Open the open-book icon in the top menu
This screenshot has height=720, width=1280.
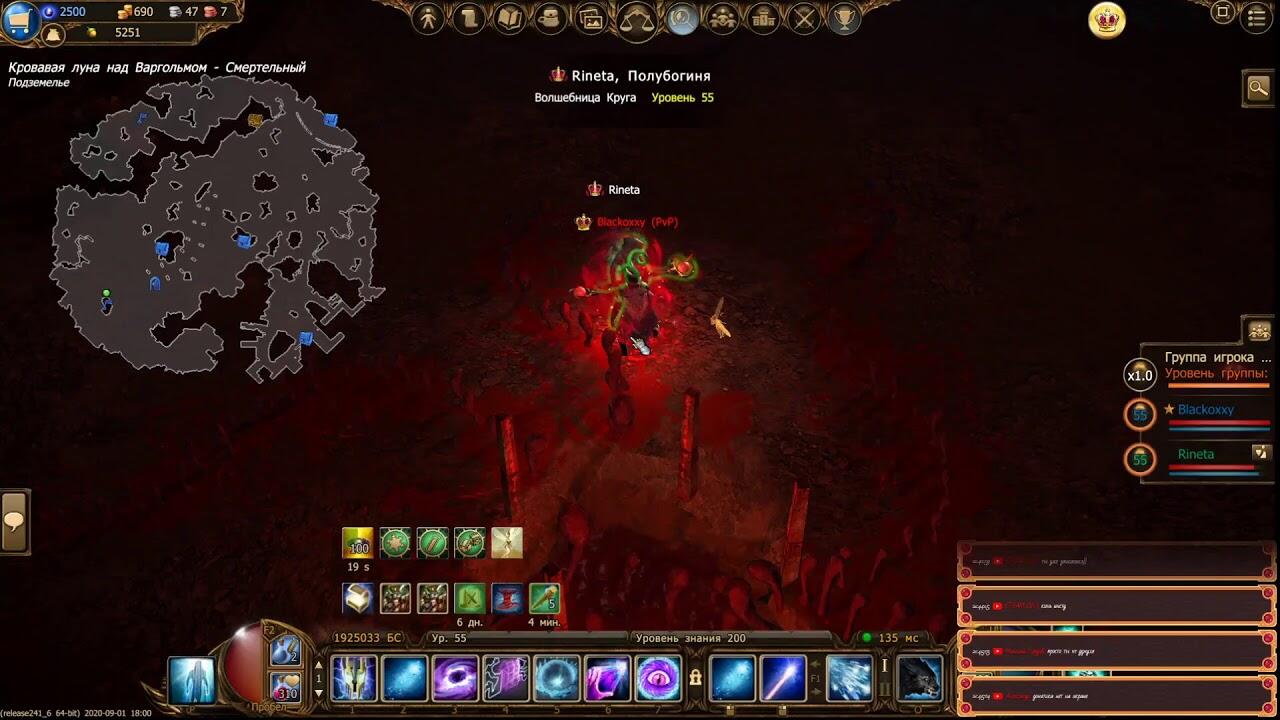(x=510, y=19)
